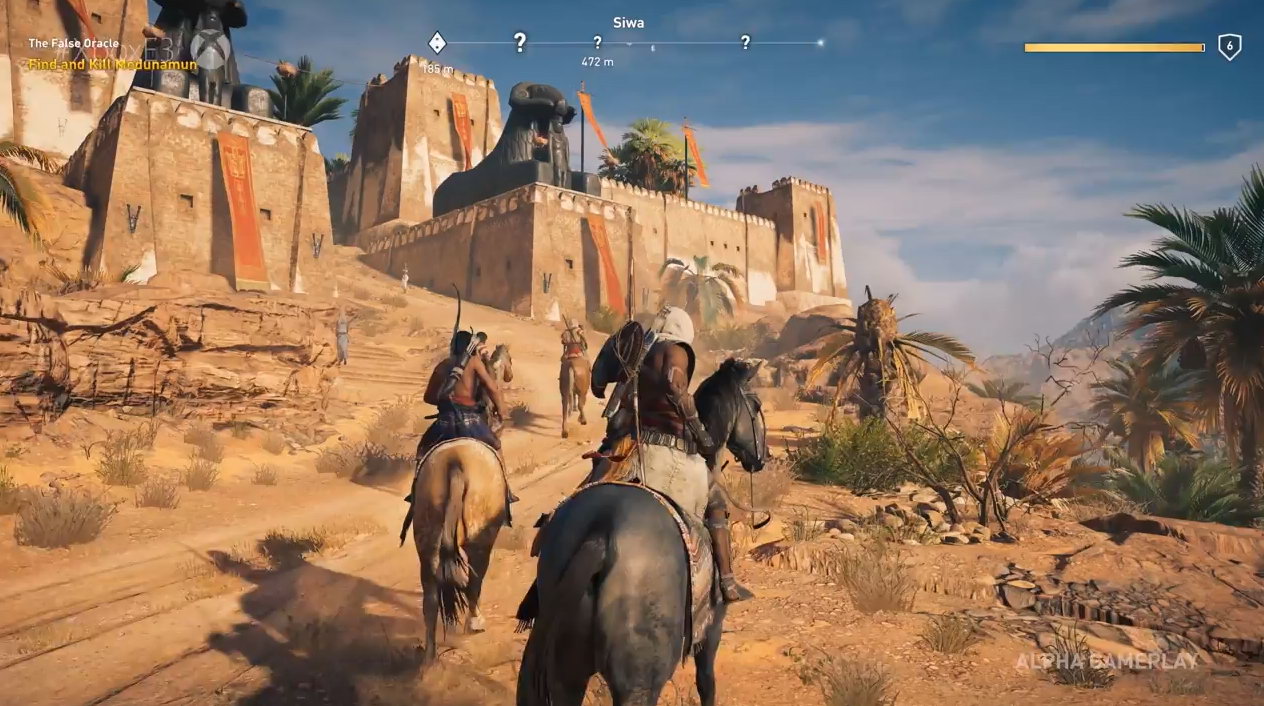Select the diamond quest marker on the compass
Screen dimensions: 1264x706
coord(437,43)
